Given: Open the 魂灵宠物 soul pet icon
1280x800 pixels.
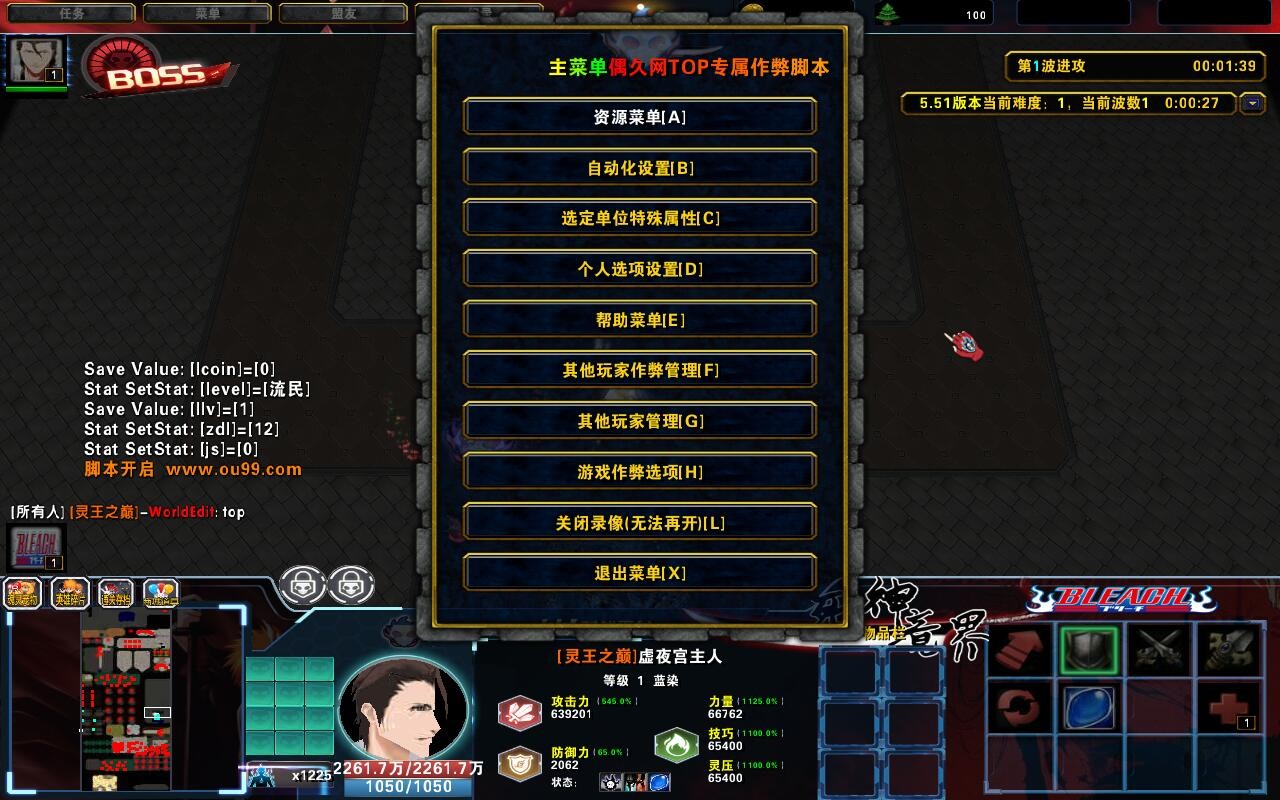Looking at the screenshot, I should pyautogui.click(x=22, y=592).
